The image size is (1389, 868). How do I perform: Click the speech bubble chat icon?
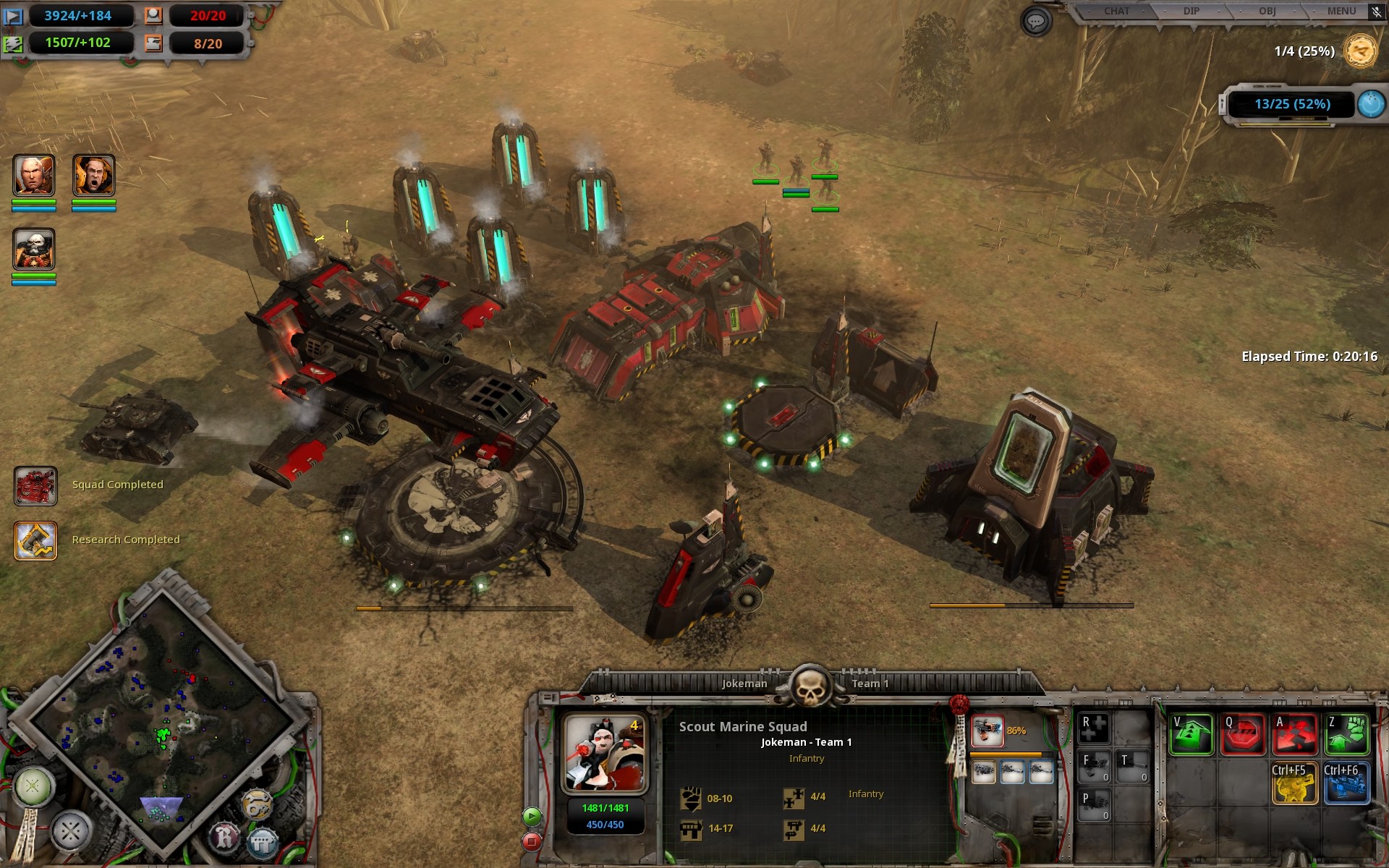[1036, 22]
